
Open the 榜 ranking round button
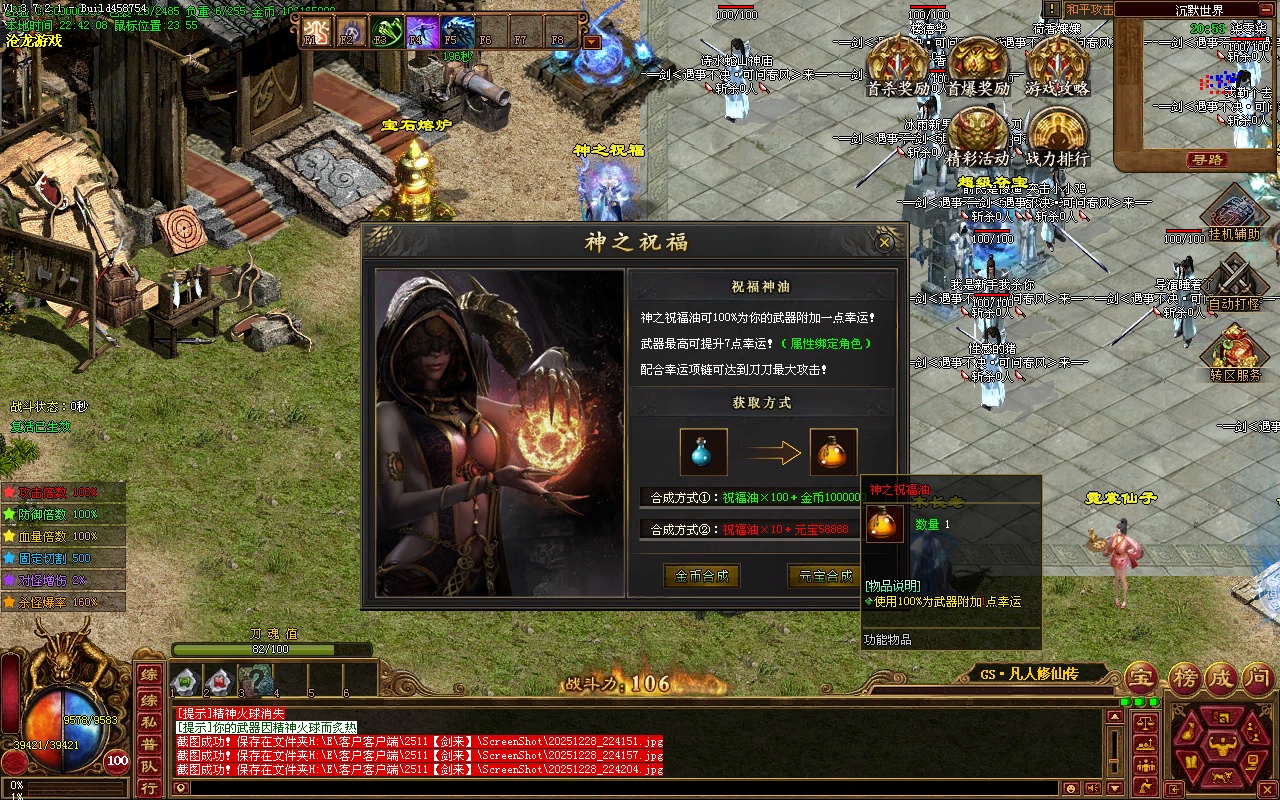1186,678
